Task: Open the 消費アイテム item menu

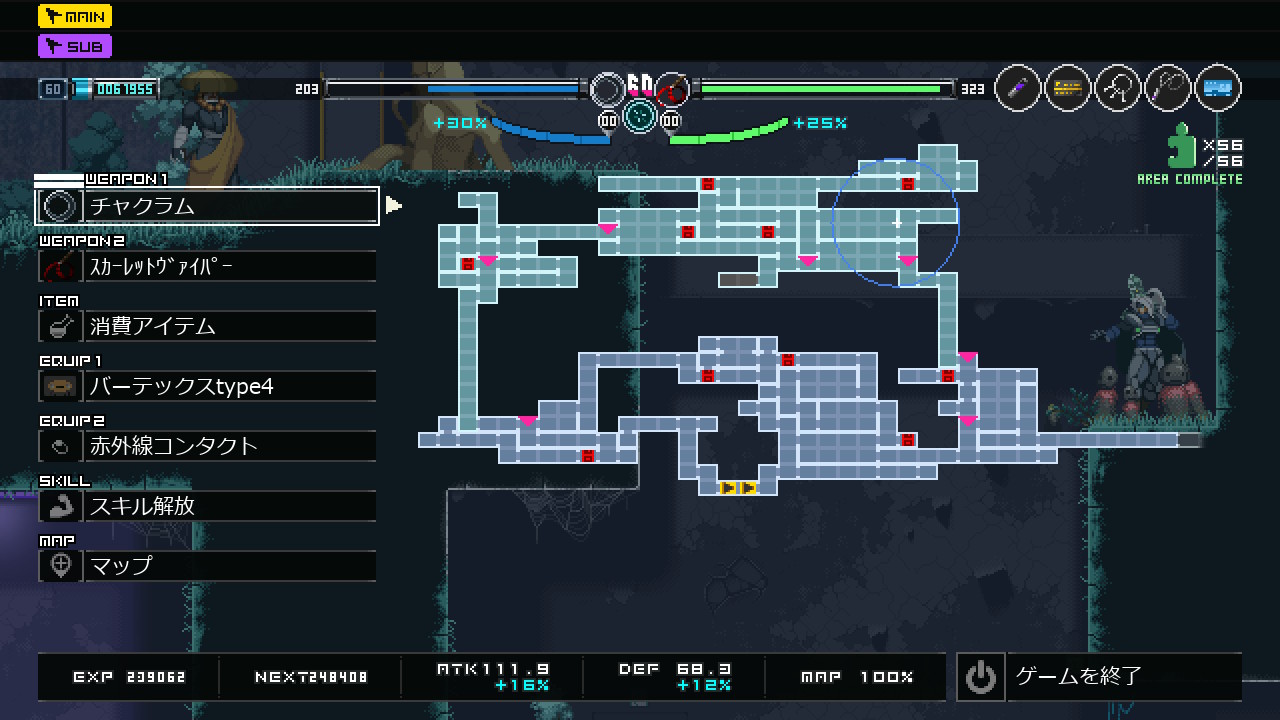Action: click(x=207, y=326)
